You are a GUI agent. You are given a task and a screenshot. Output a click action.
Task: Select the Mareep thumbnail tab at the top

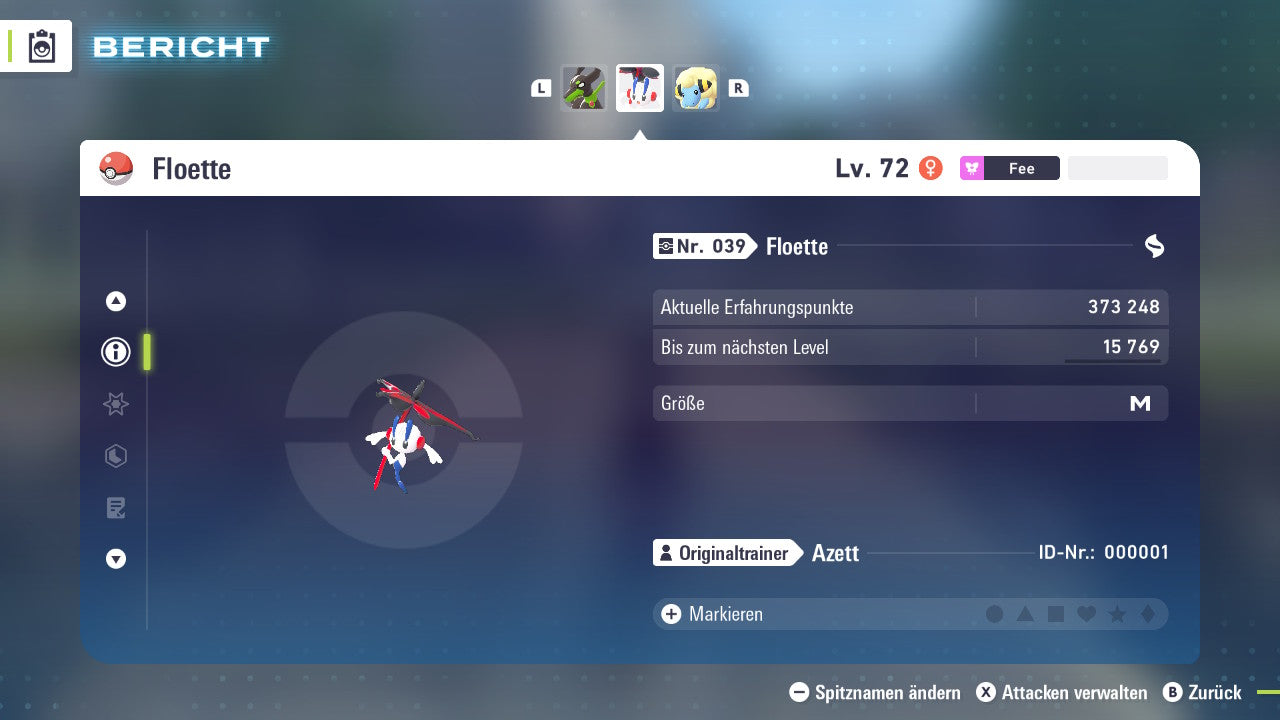point(697,88)
